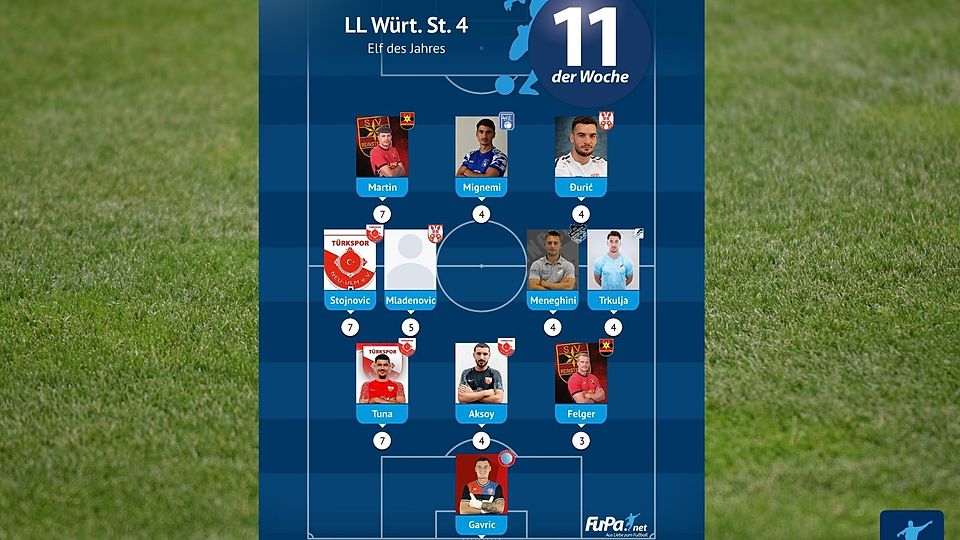Open Mladenovic's blank avatar card
This screenshot has width=960, height=540.
(x=410, y=262)
